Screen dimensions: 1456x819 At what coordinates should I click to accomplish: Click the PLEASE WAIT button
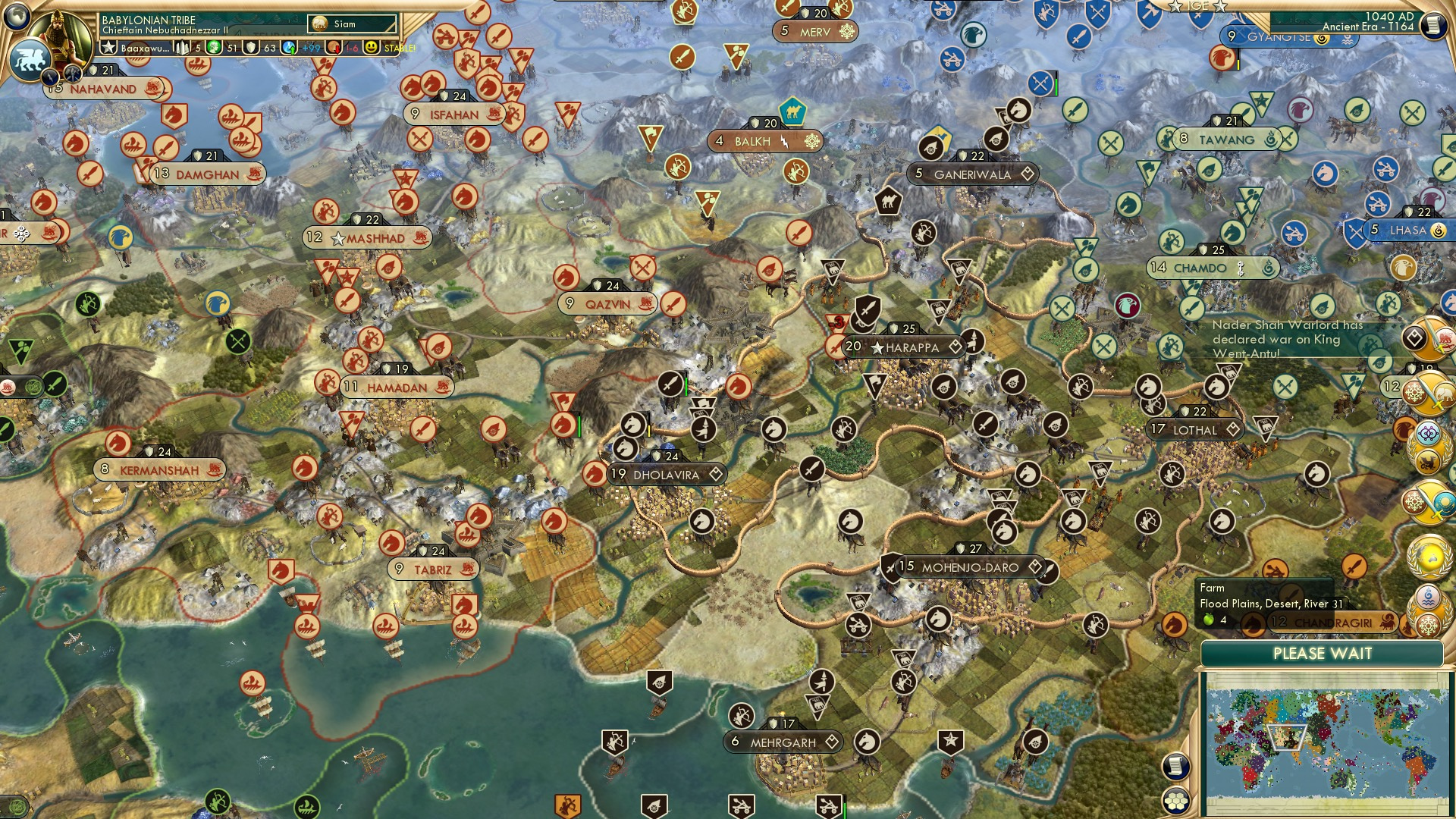tap(1323, 654)
